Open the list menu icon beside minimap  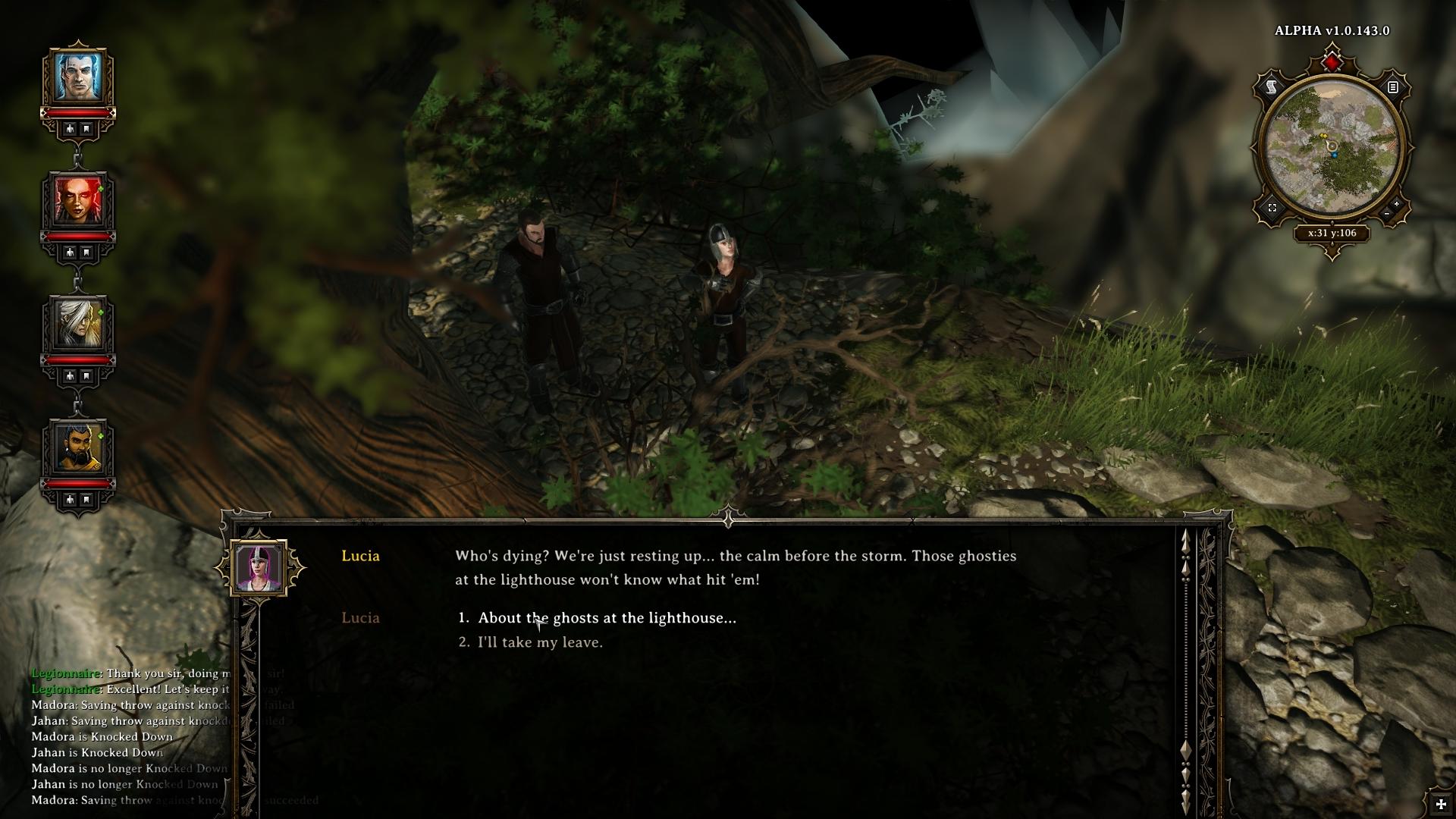[1393, 87]
